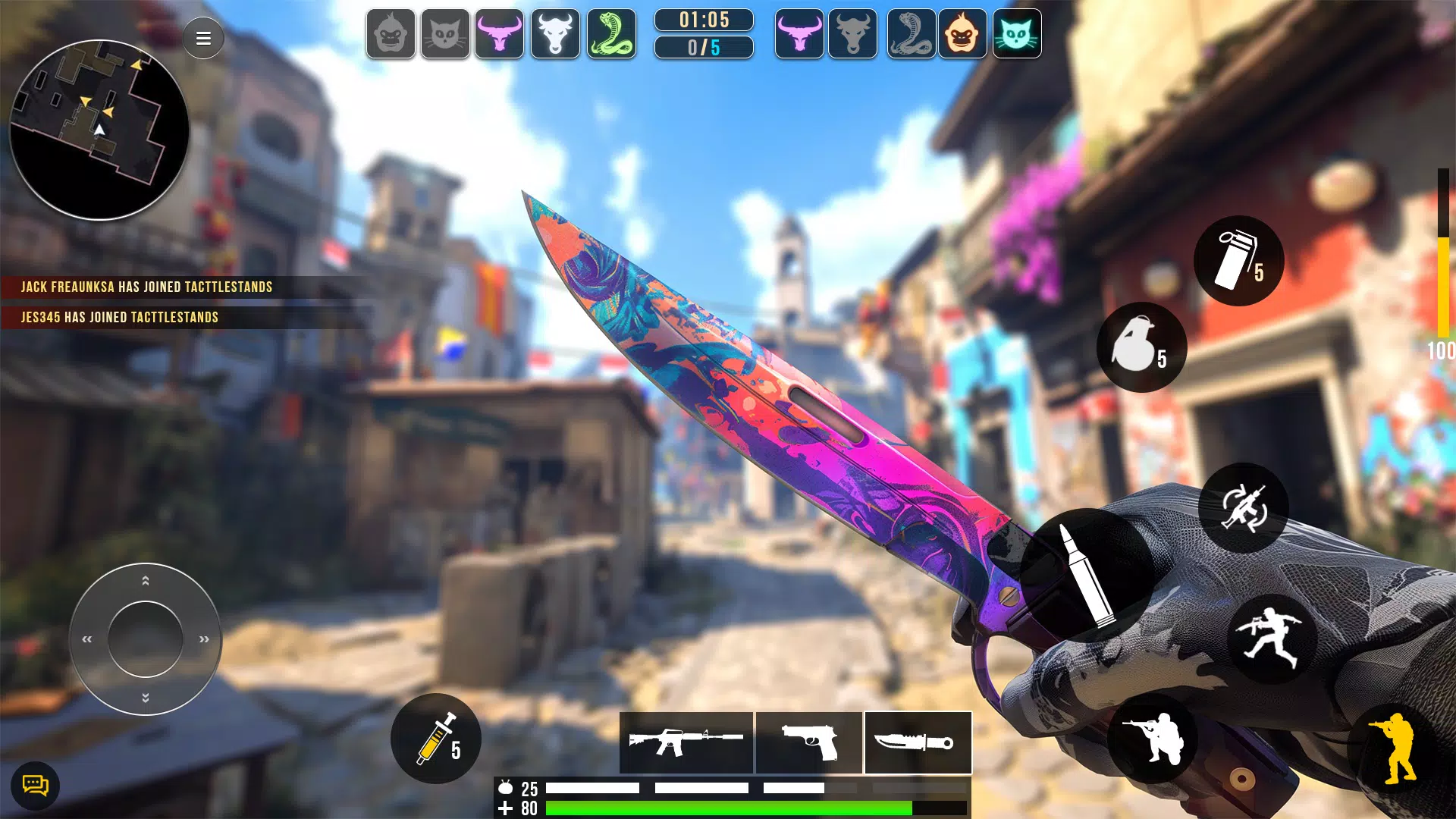The image size is (1456, 819).
Task: Choose the combat knife slot
Action: coord(918,742)
